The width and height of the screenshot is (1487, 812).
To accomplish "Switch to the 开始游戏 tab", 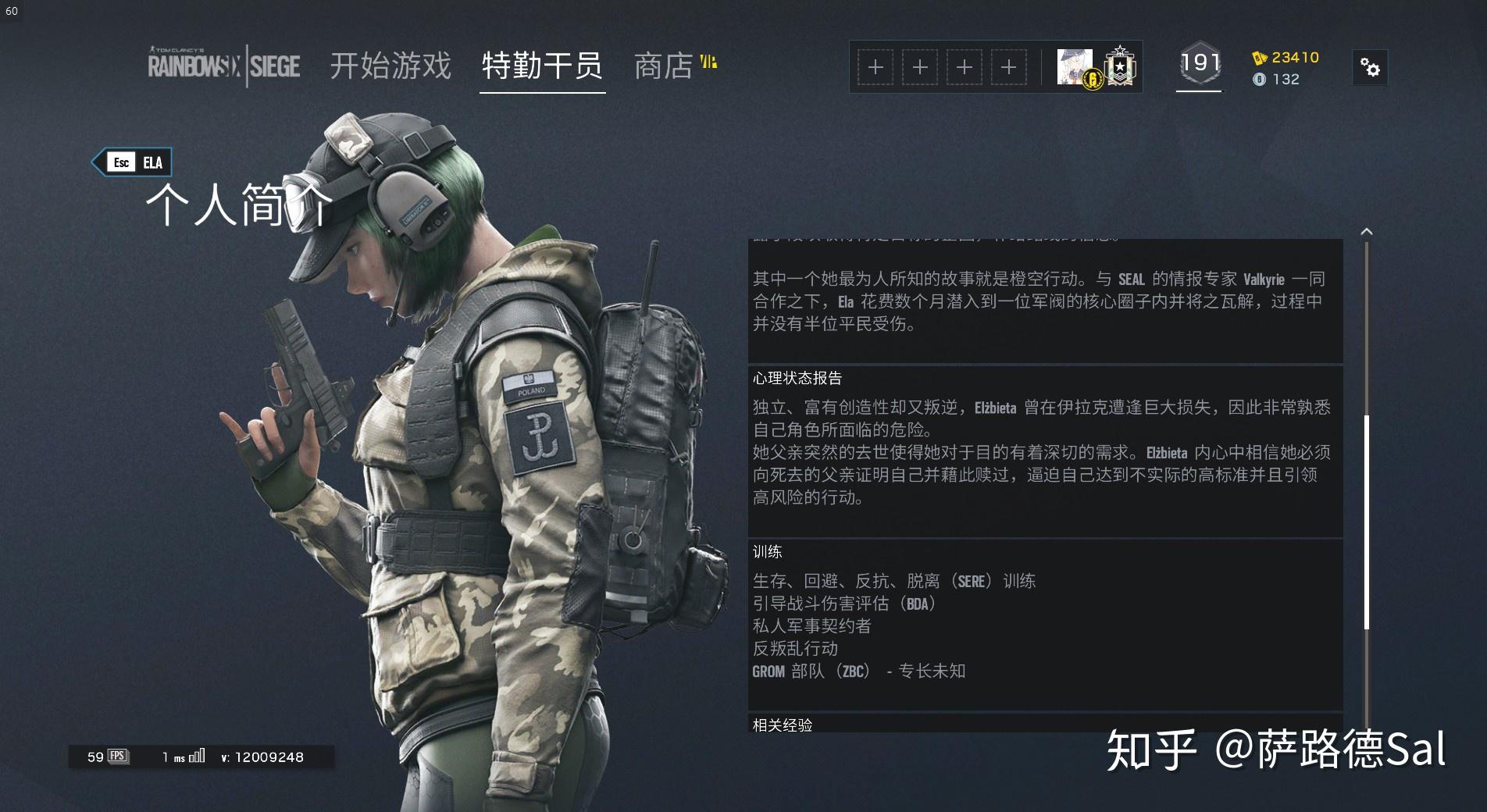I will pos(390,67).
